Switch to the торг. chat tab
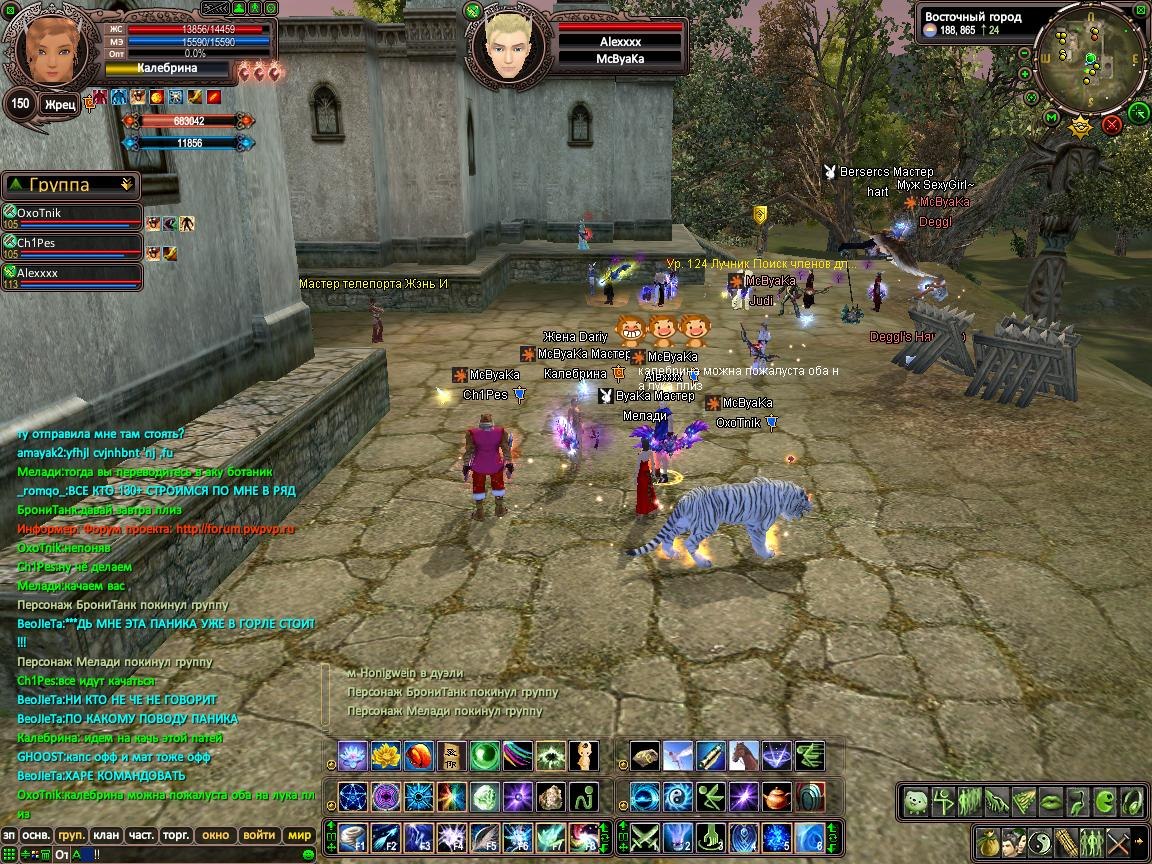This screenshot has width=1152, height=864. click(x=177, y=835)
